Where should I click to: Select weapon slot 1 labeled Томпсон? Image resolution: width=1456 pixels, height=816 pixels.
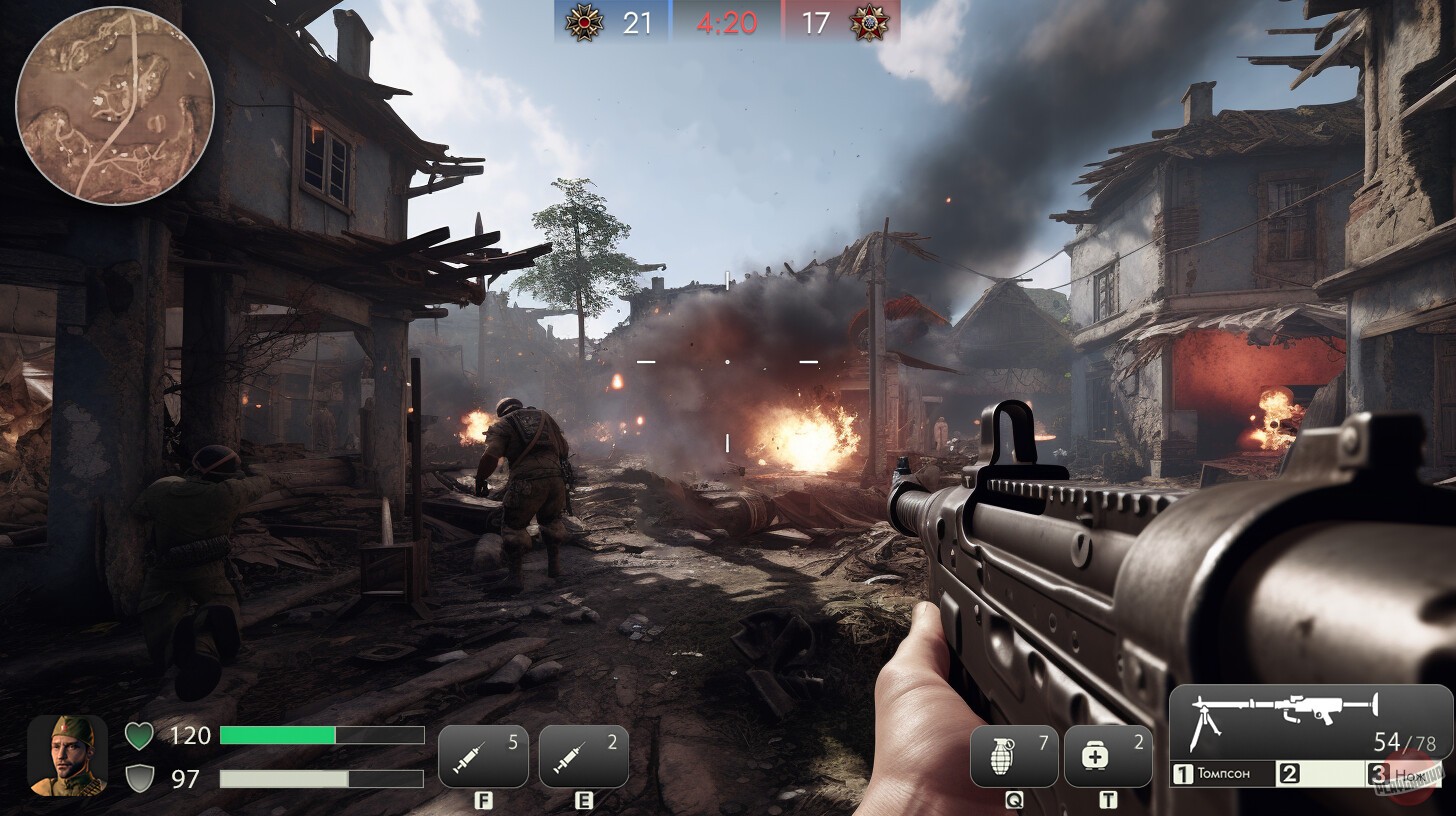[x=1222, y=772]
